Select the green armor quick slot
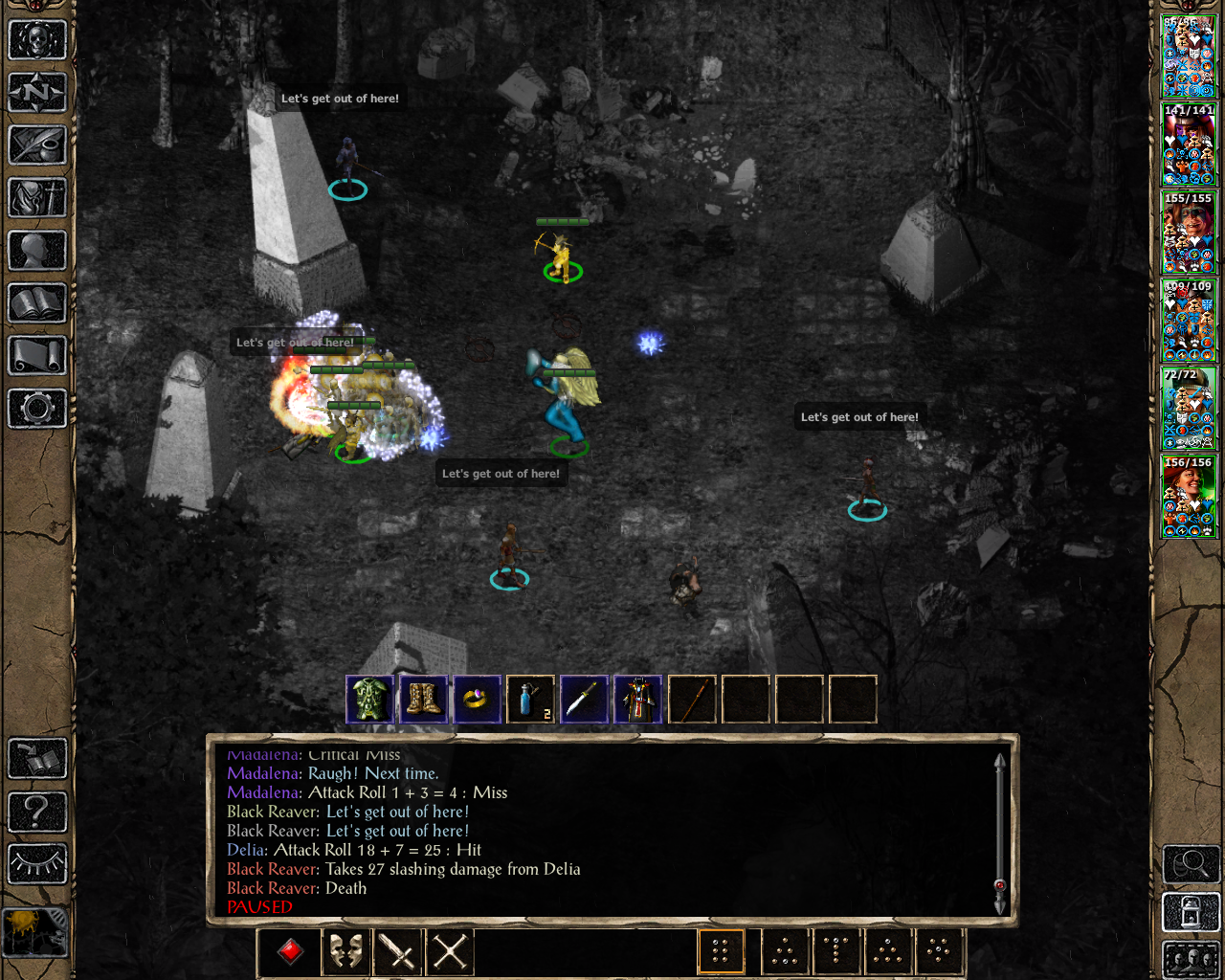1225x980 pixels. pyautogui.click(x=369, y=700)
